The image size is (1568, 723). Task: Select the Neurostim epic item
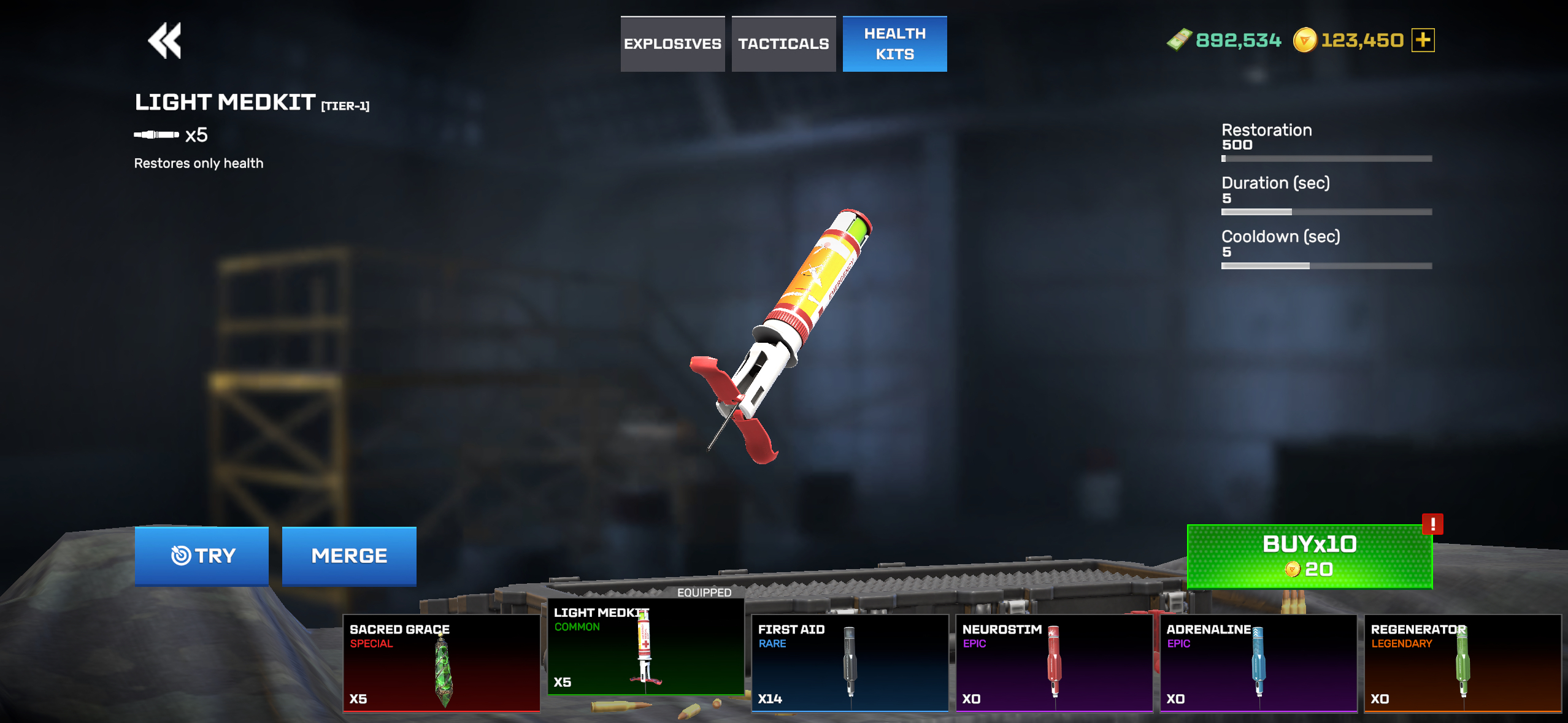tap(1054, 663)
